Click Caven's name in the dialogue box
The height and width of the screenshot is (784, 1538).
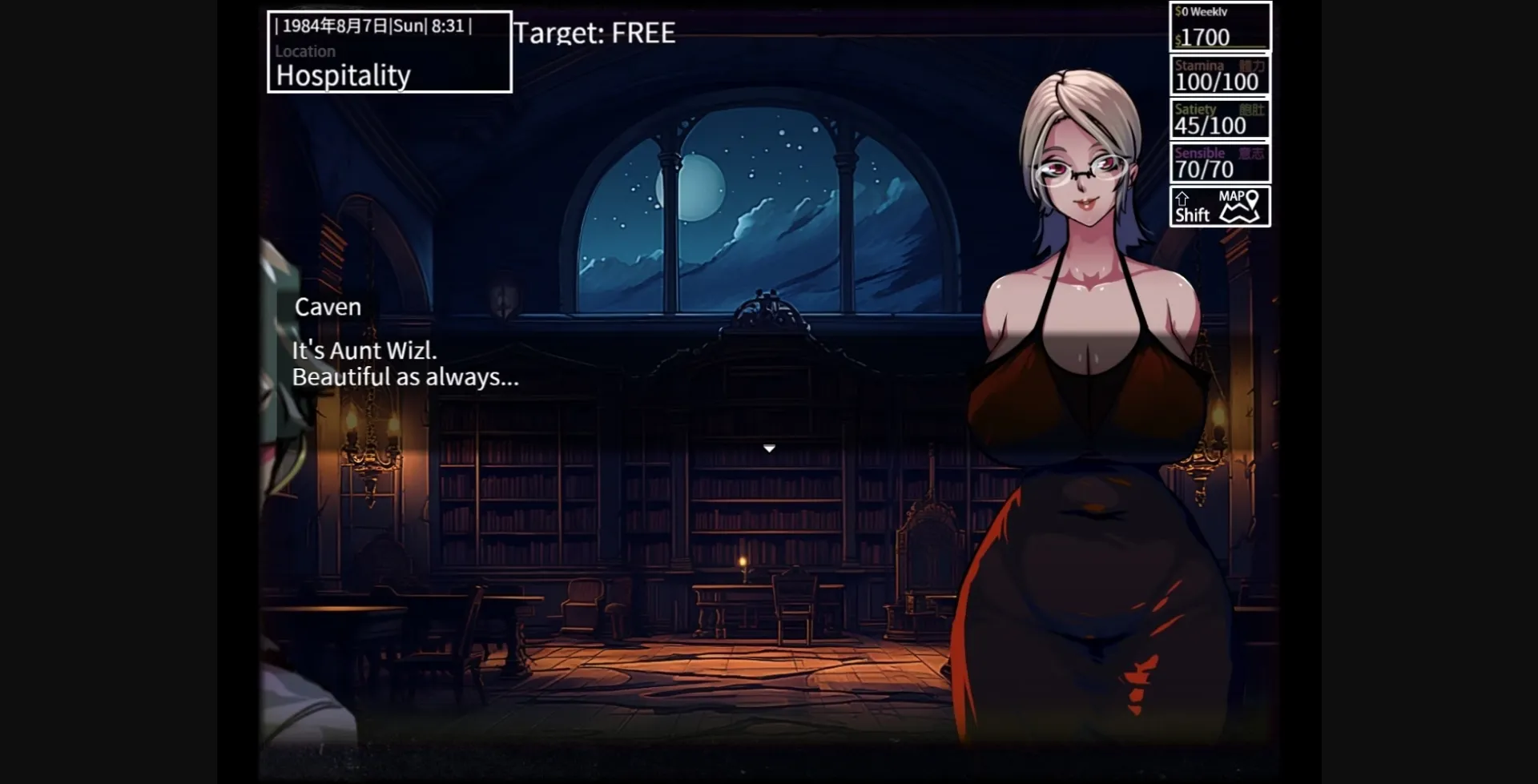(327, 306)
